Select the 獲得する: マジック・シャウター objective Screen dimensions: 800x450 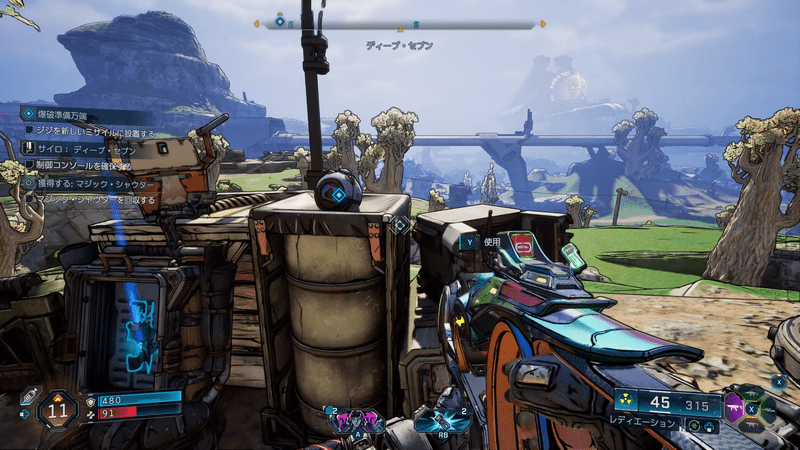[x=90, y=183]
